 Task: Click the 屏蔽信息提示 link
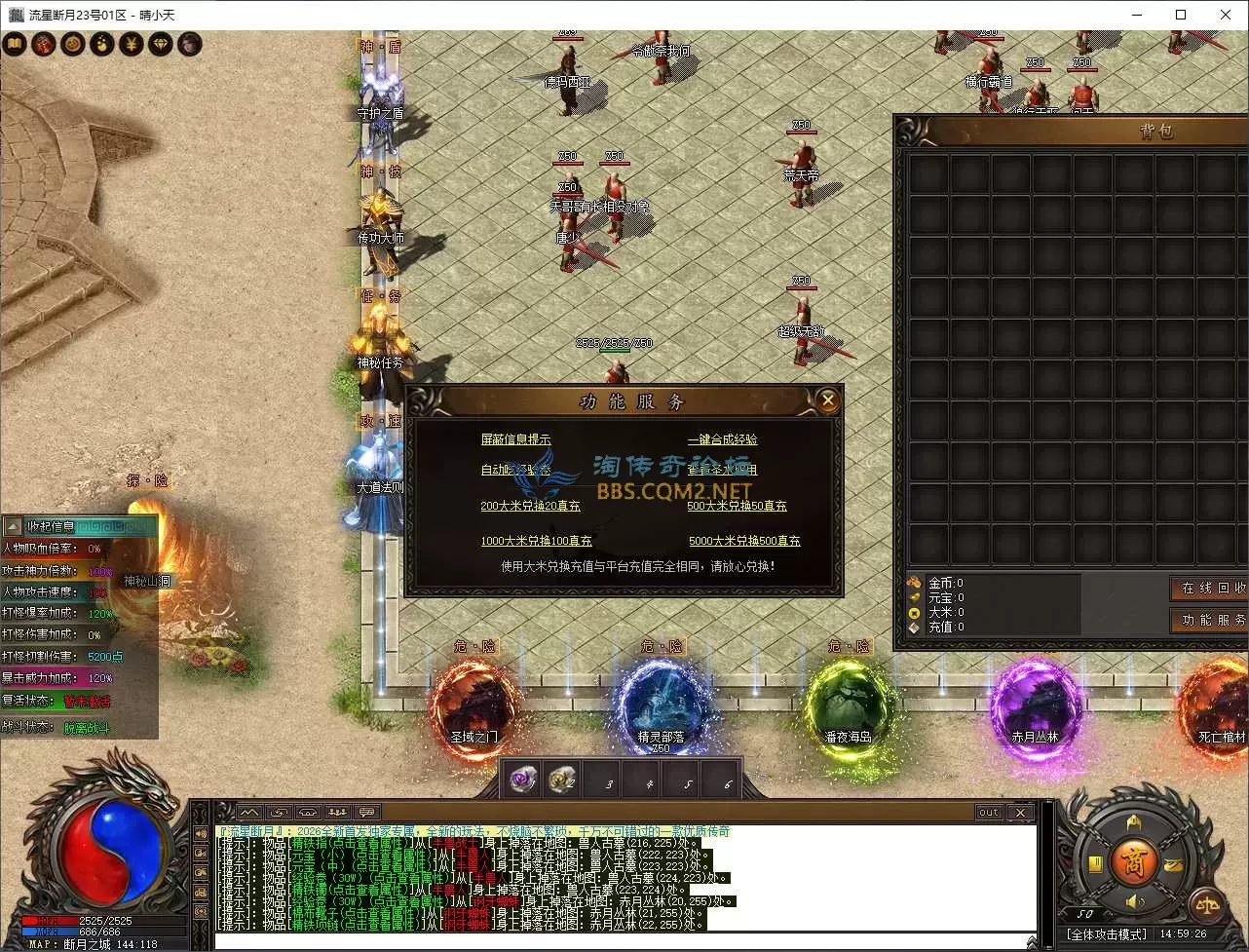click(515, 439)
